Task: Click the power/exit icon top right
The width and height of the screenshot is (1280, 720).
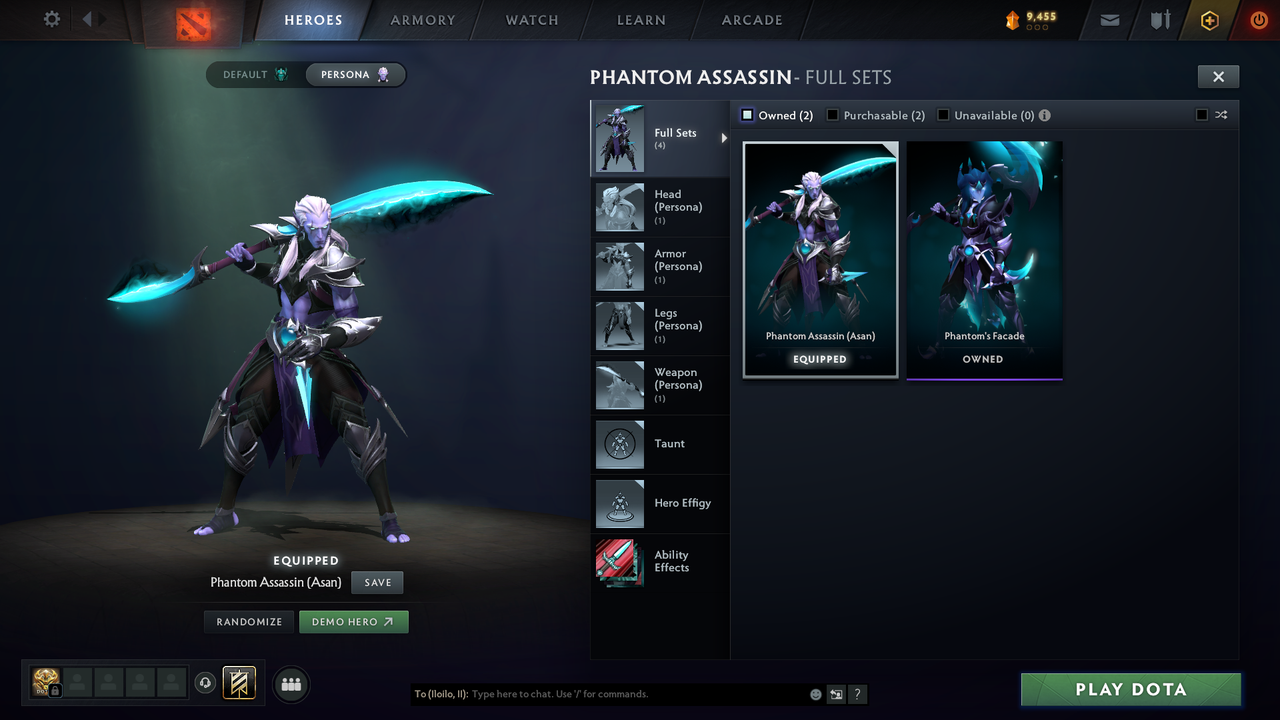Action: click(1257, 20)
